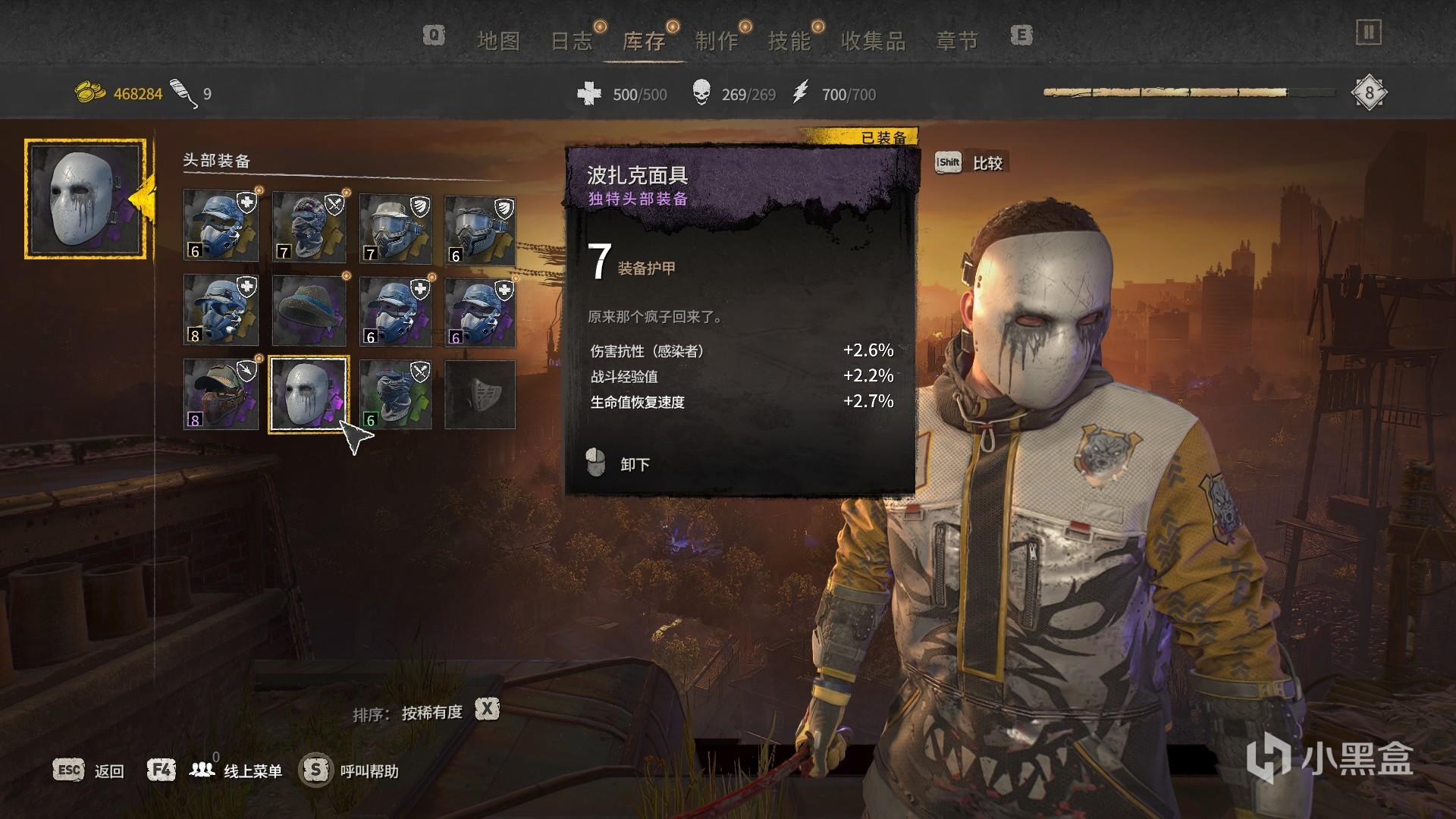Pick the white bucket hat with goggles
Image resolution: width=1456 pixels, height=819 pixels.
395,227
